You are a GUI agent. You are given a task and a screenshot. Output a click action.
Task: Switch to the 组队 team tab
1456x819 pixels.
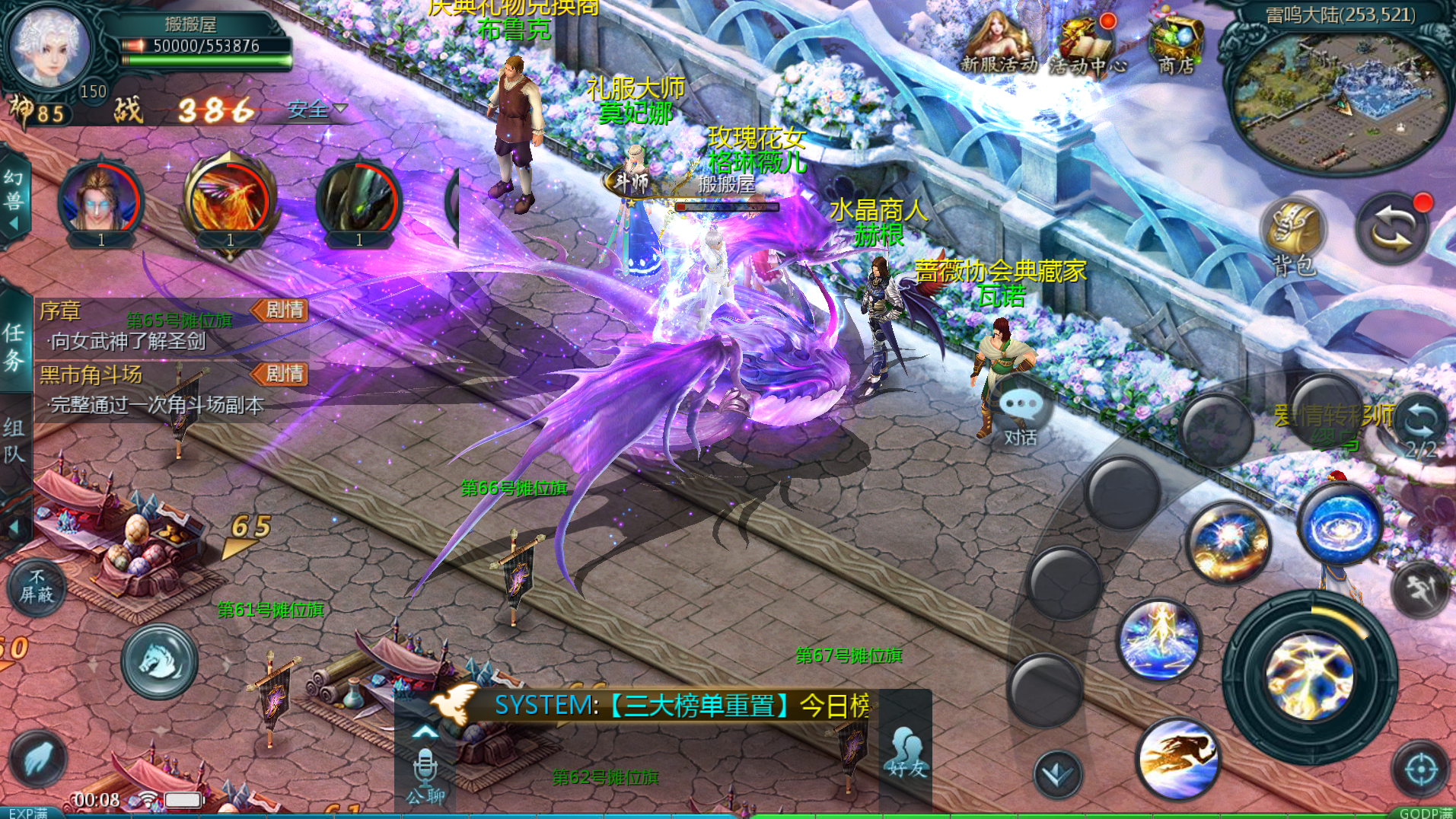pyautogui.click(x=14, y=440)
